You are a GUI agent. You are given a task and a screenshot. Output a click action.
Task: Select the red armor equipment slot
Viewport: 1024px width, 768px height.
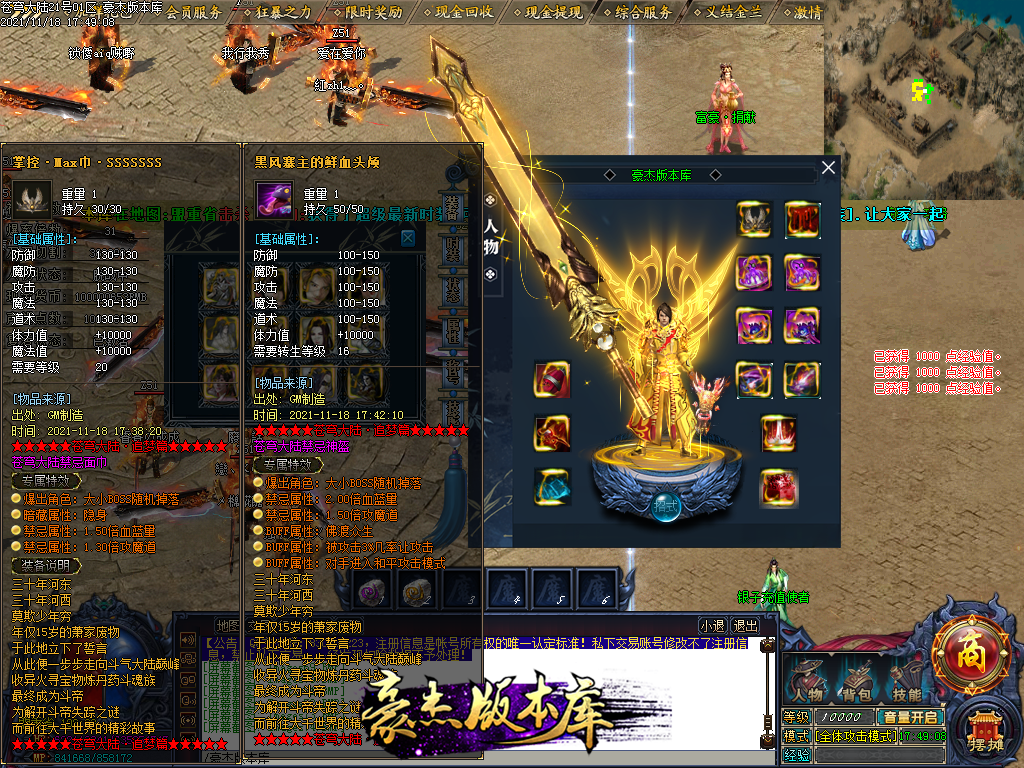802,219
